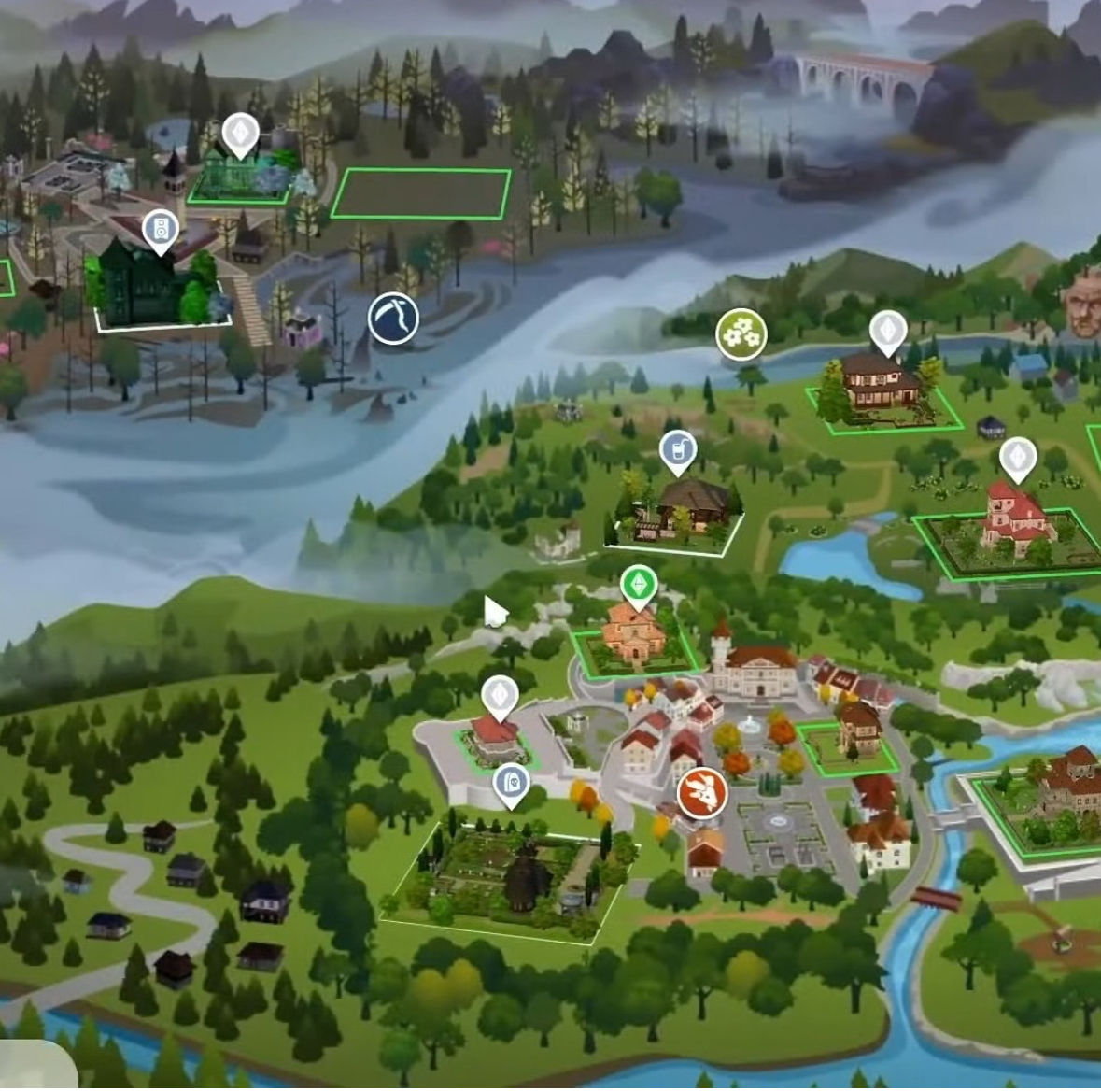Viewport: 1101px width, 1092px height.
Task: Select the white plumbob pin over the green-glowing house
Action: click(240, 135)
